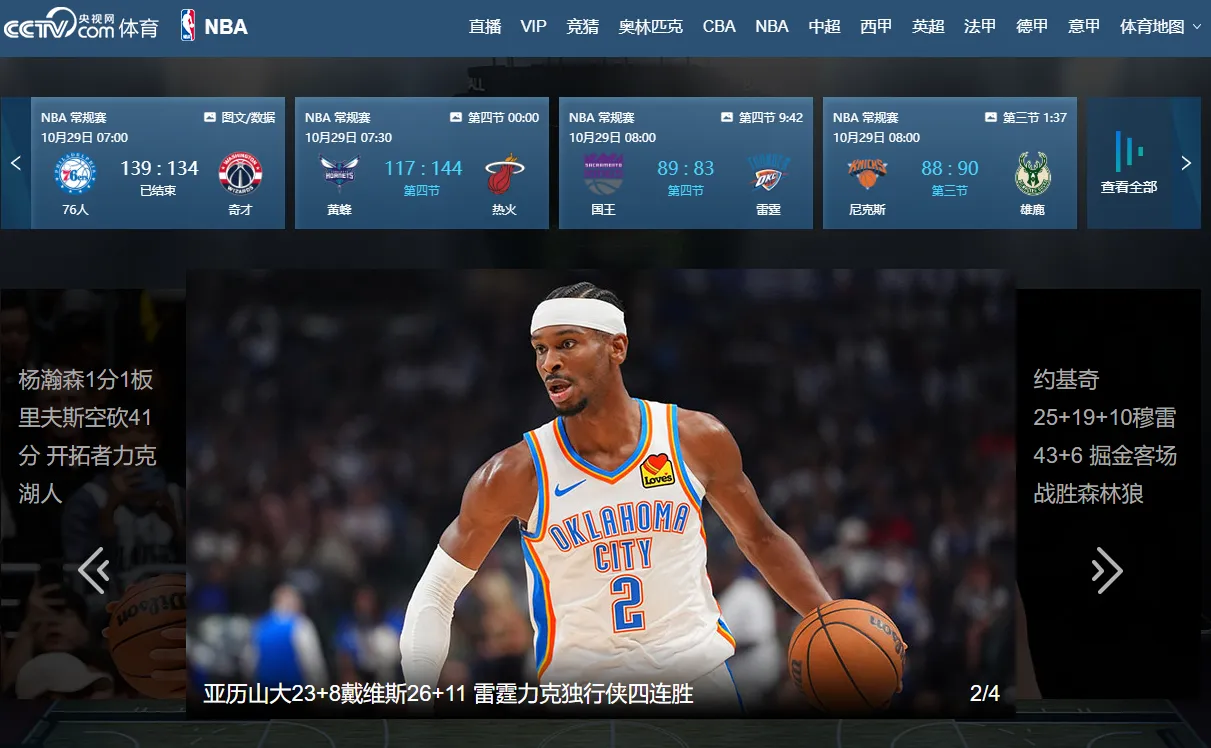Open the 直播 live broadcast page

click(x=485, y=27)
